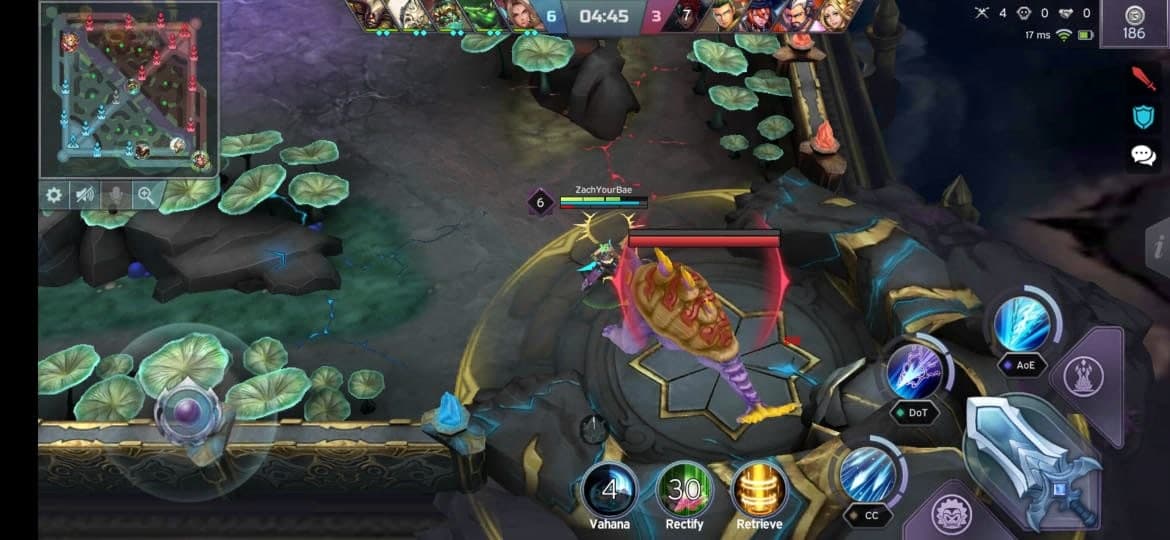Screen dimensions: 1170x540
Task: Use the Rectify spell
Action: (685, 489)
